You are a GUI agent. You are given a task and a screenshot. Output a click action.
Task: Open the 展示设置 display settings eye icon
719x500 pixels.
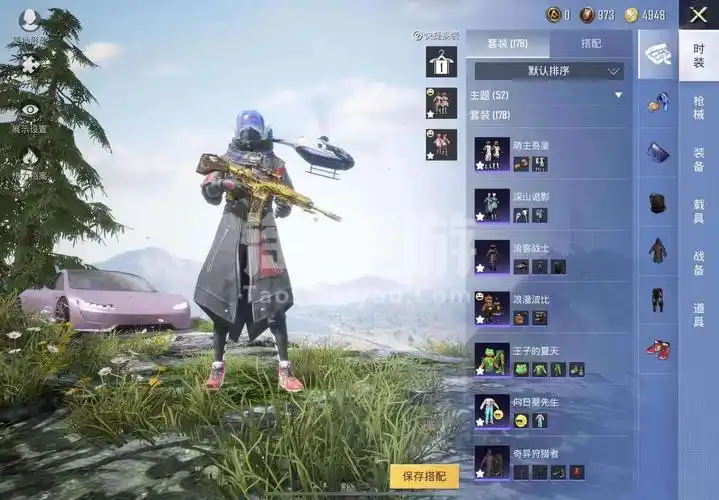[30, 112]
